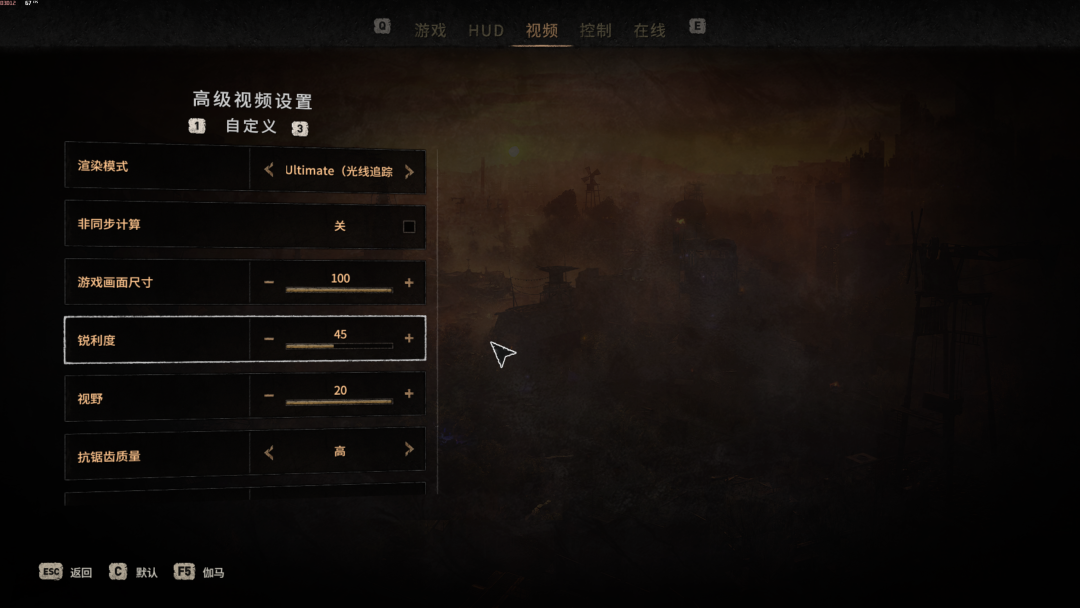Increase 锐利度 with the plus button
This screenshot has width=1080, height=608.
coord(409,339)
